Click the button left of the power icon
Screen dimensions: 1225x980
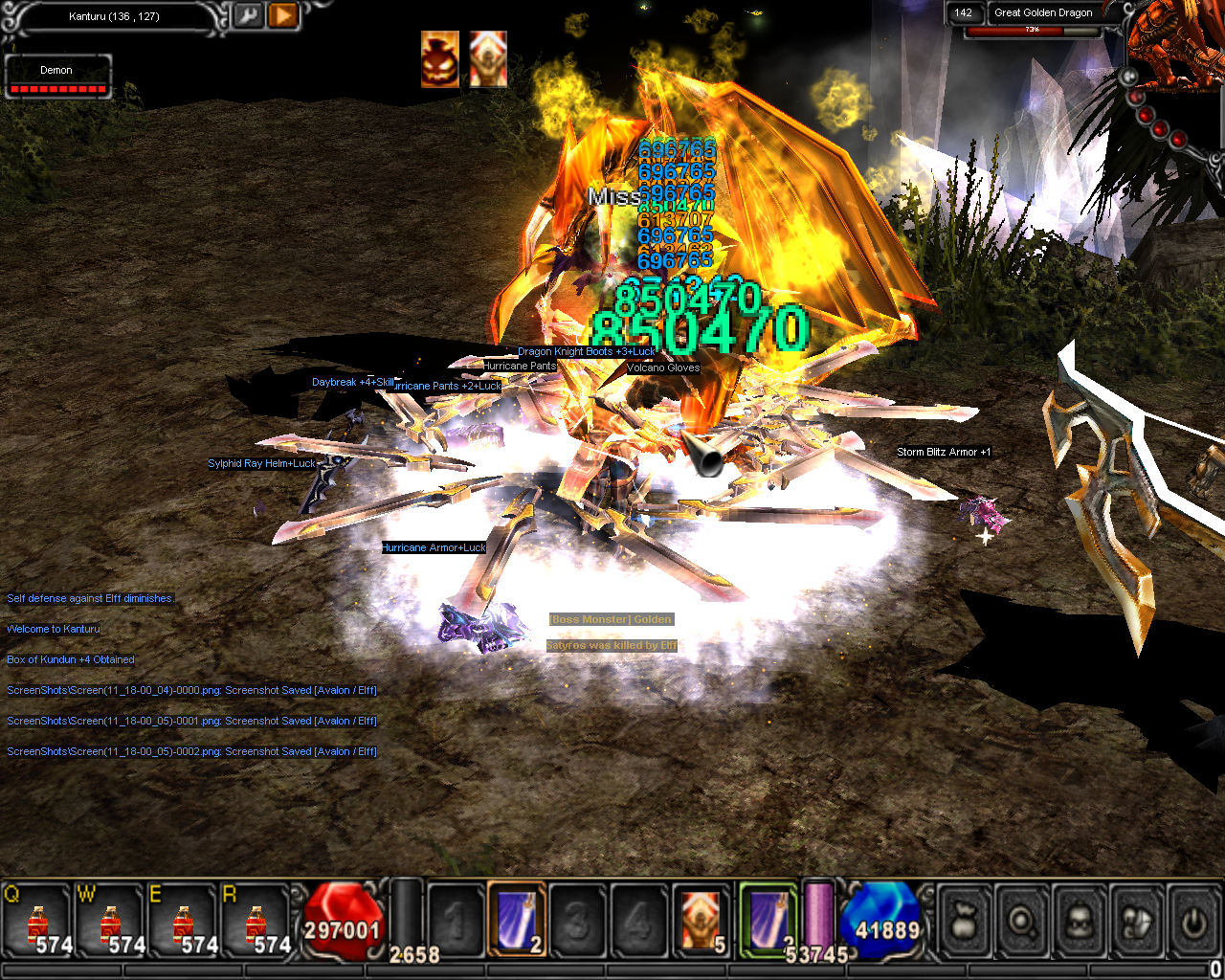coord(1137,922)
